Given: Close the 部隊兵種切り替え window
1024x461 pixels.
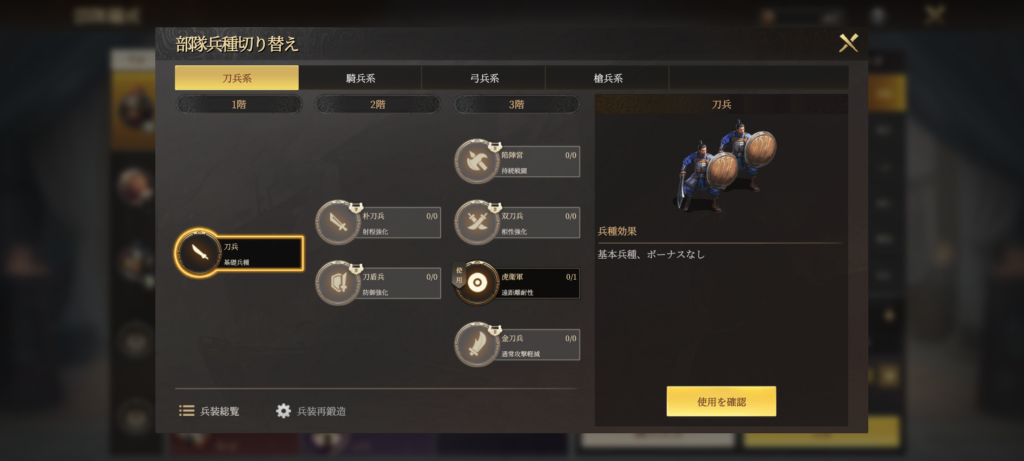Looking at the screenshot, I should (x=848, y=43).
